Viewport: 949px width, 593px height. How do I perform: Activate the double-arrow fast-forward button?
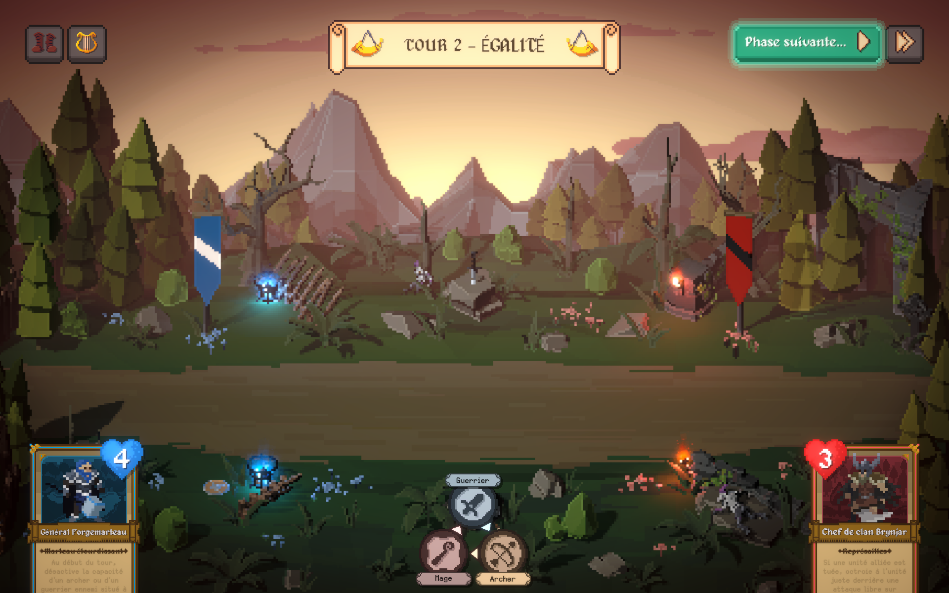904,43
